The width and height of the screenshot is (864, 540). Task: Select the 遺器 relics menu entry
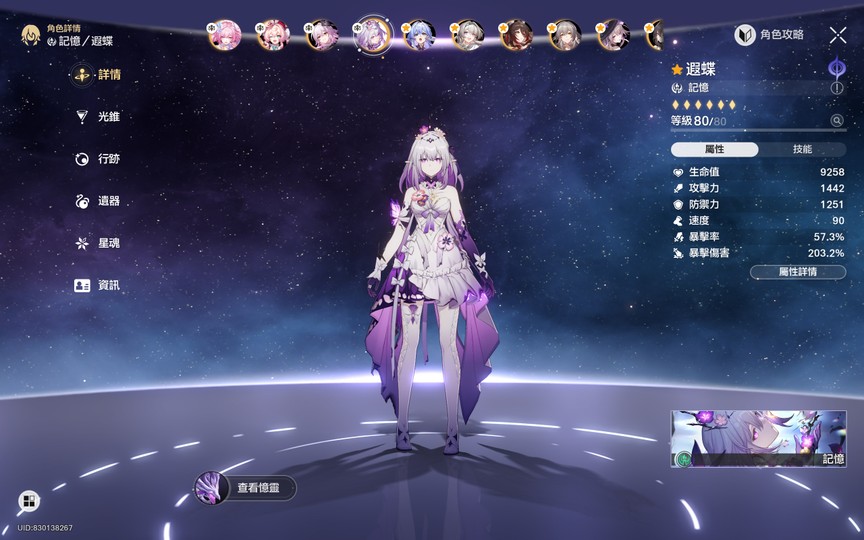point(100,201)
